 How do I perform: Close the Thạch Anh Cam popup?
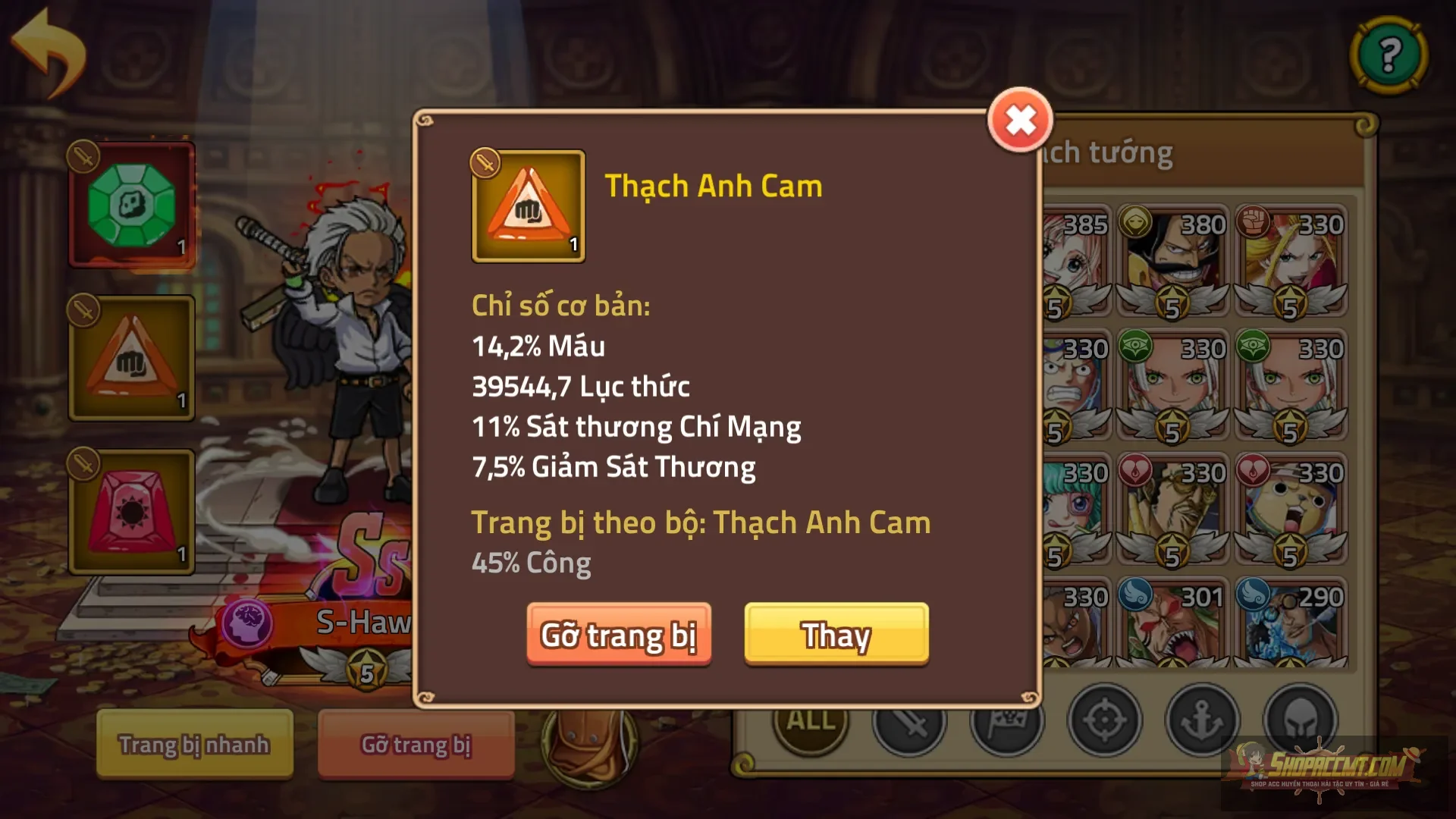point(1021,119)
